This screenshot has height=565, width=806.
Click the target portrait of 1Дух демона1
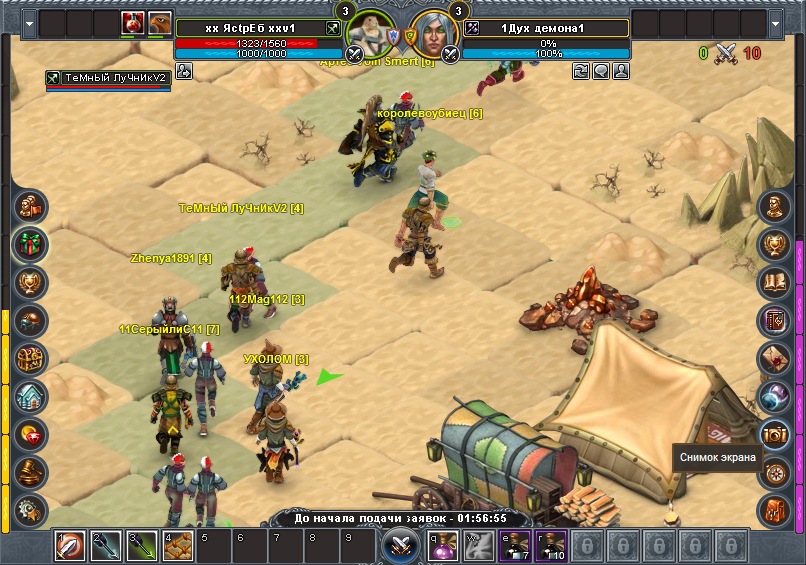pos(432,36)
